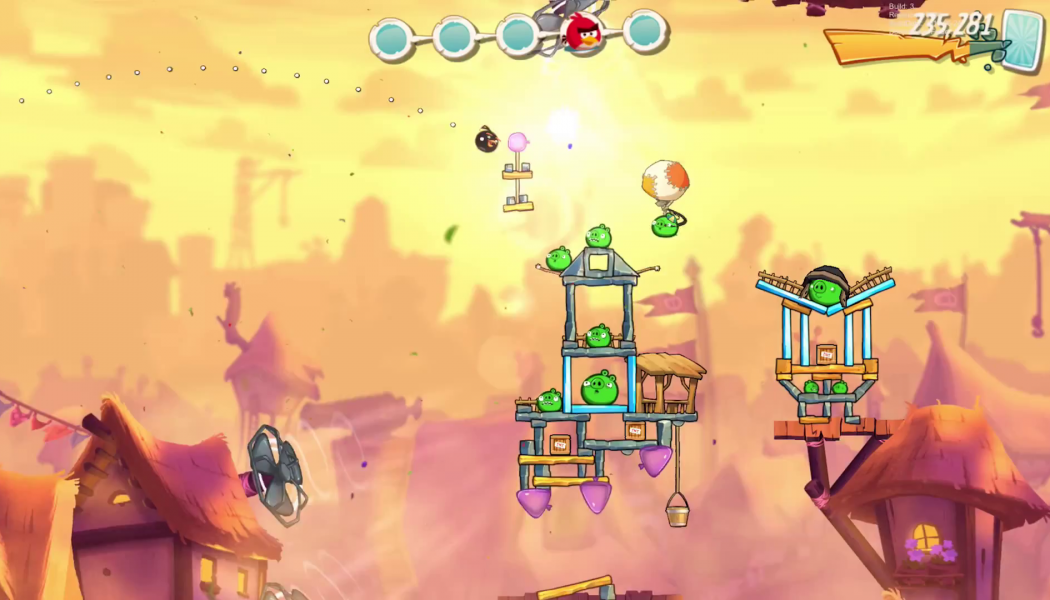Image resolution: width=1050 pixels, height=600 pixels.
Task: Select the bonus card beside the score
Action: [1022, 40]
